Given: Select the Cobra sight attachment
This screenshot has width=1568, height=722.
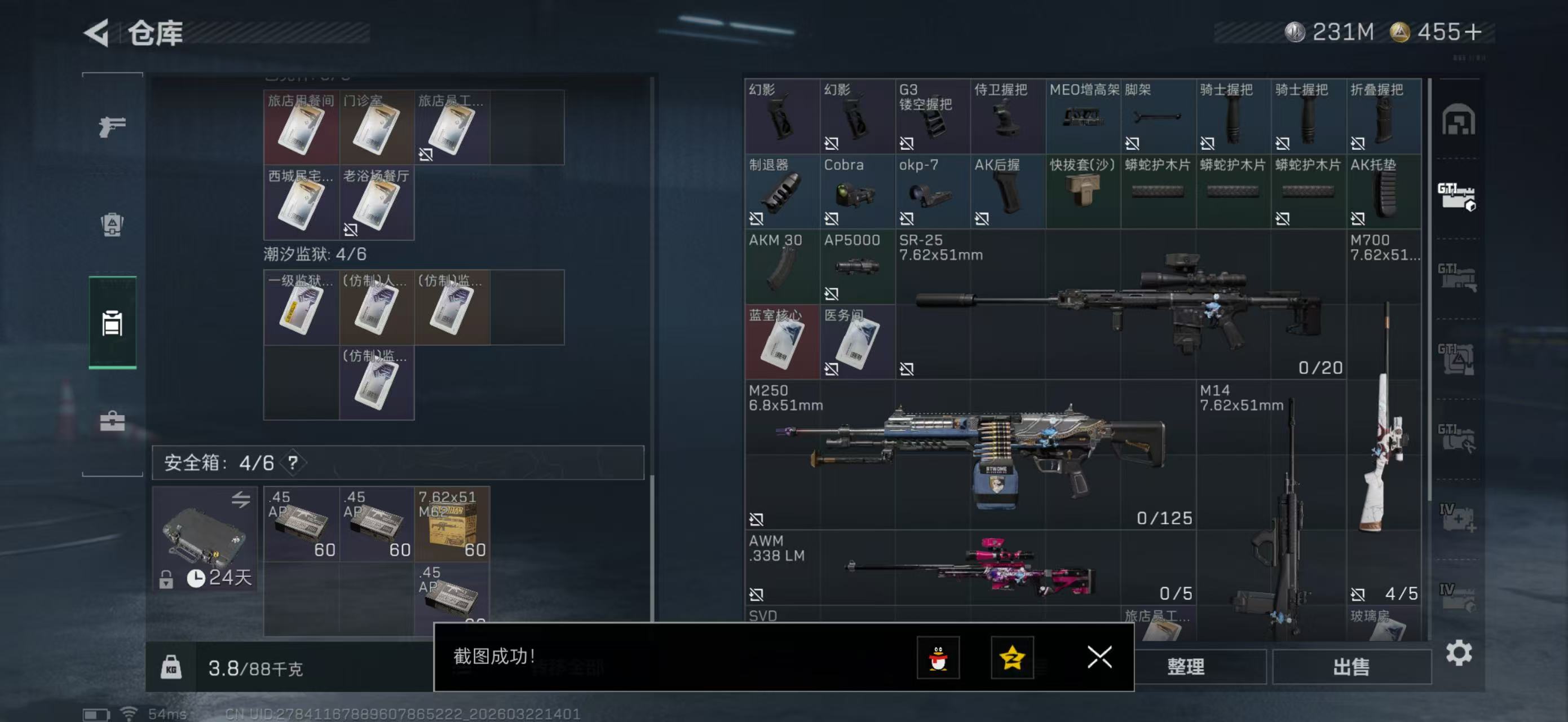Looking at the screenshot, I should coord(856,192).
